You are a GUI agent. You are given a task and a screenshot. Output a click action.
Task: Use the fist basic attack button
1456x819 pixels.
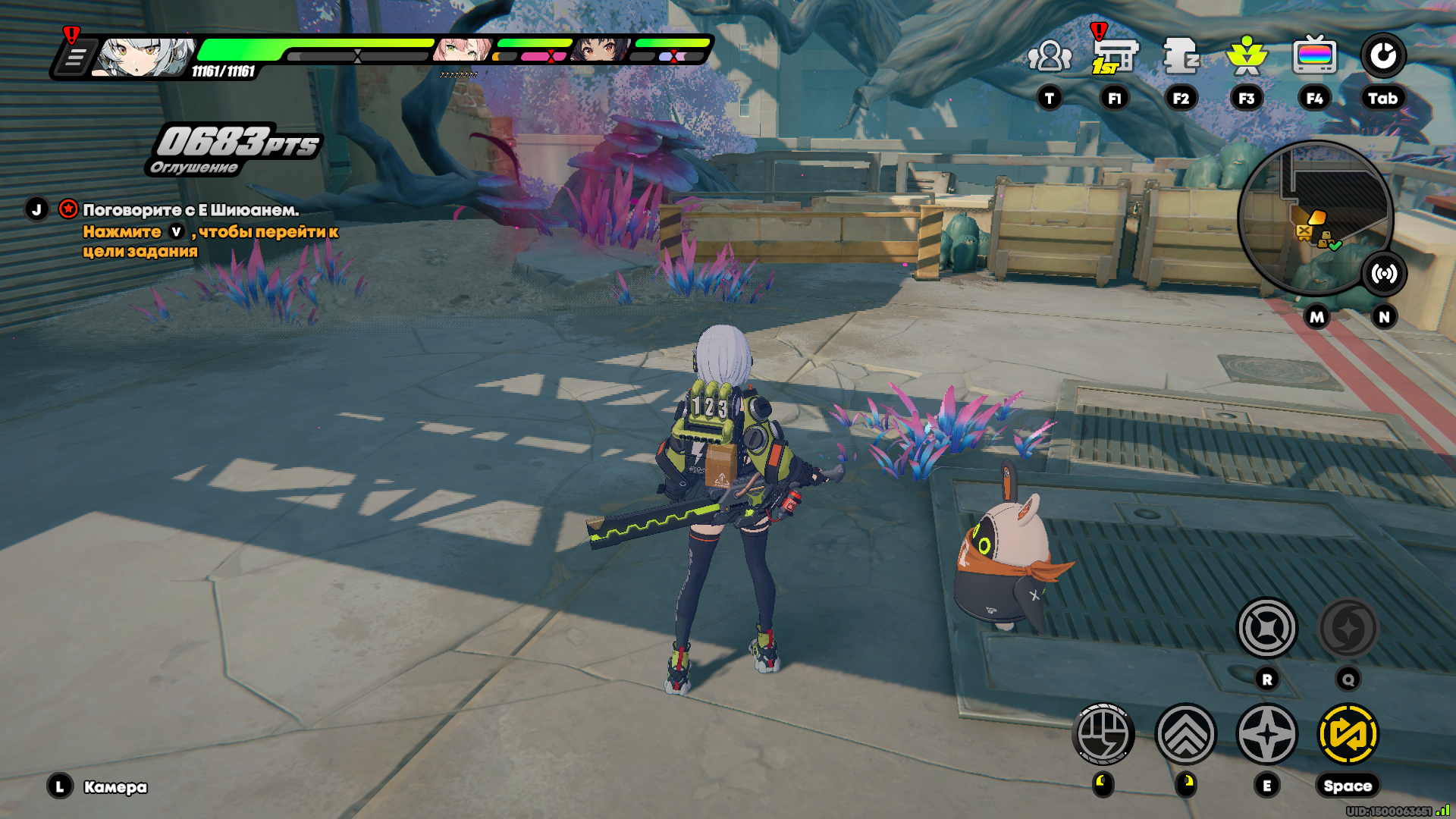1103,734
